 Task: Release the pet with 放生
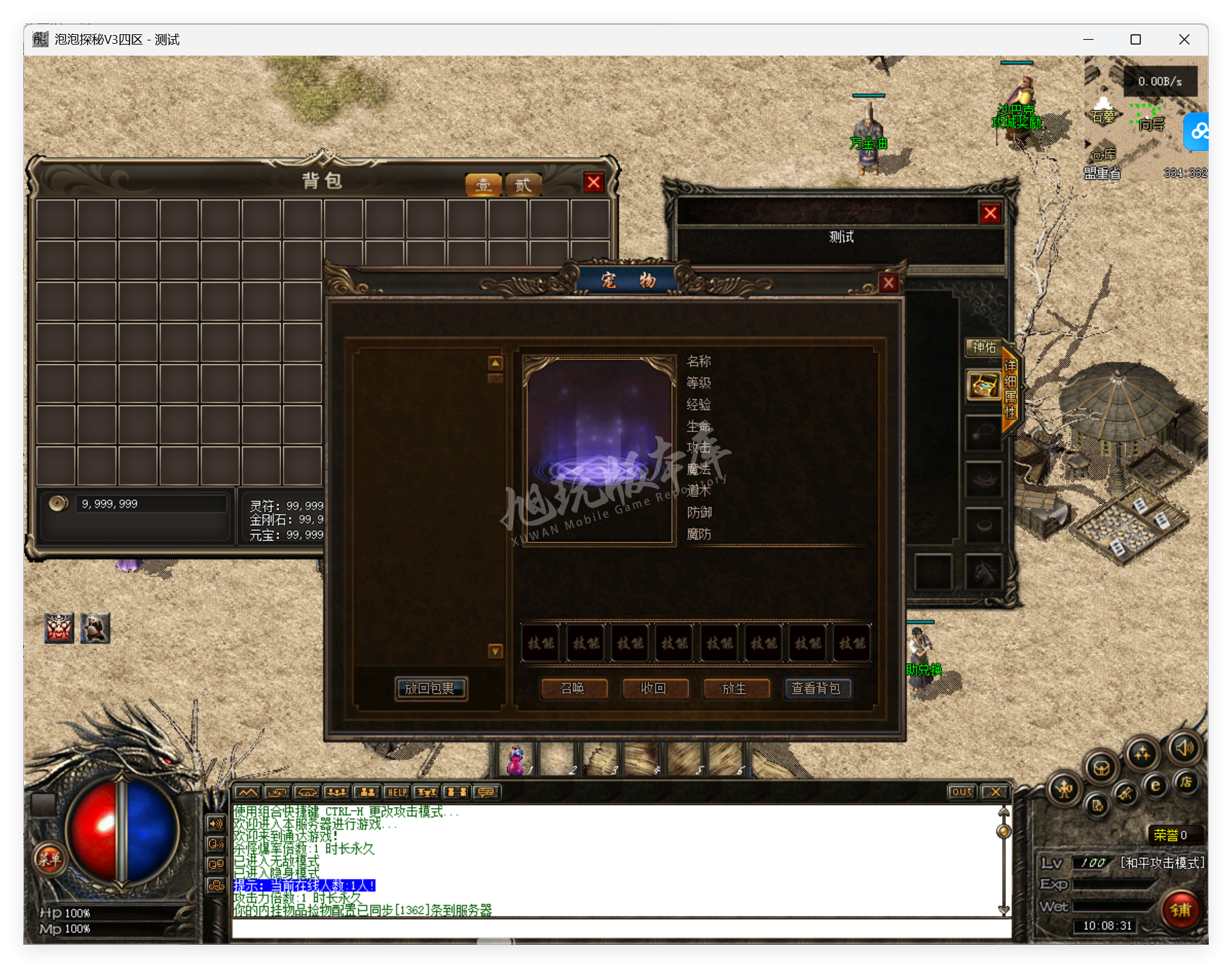pyautogui.click(x=735, y=688)
